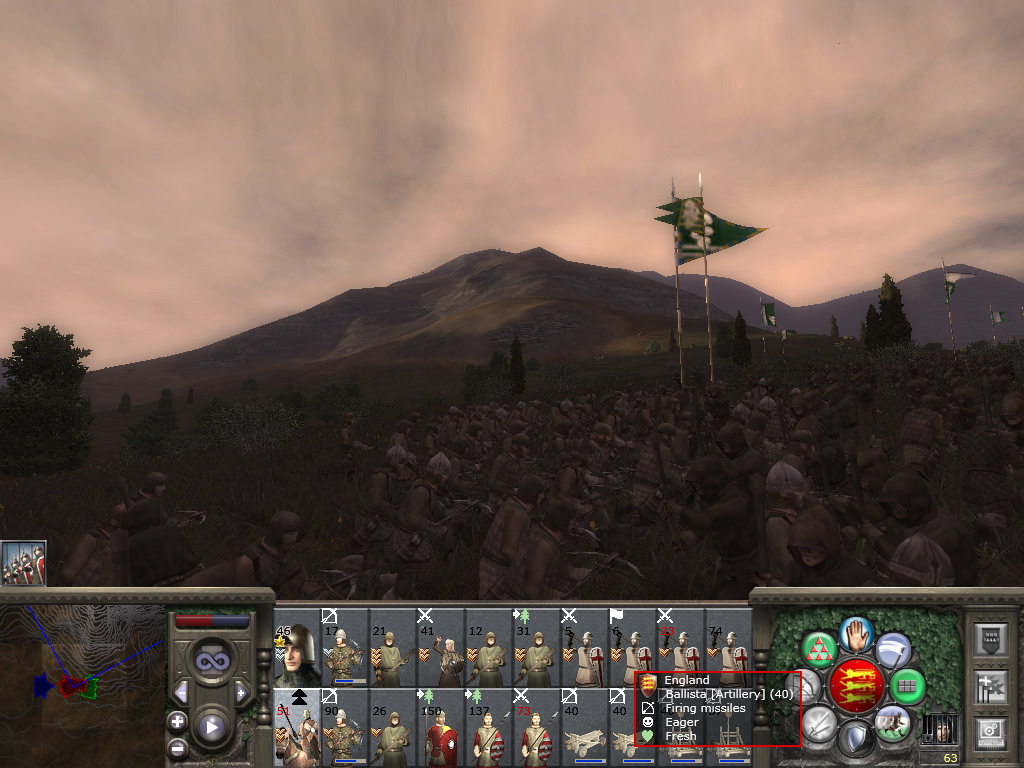Zoom in the minimap with the plus button
Viewport: 1024px width, 768px height.
(x=177, y=721)
